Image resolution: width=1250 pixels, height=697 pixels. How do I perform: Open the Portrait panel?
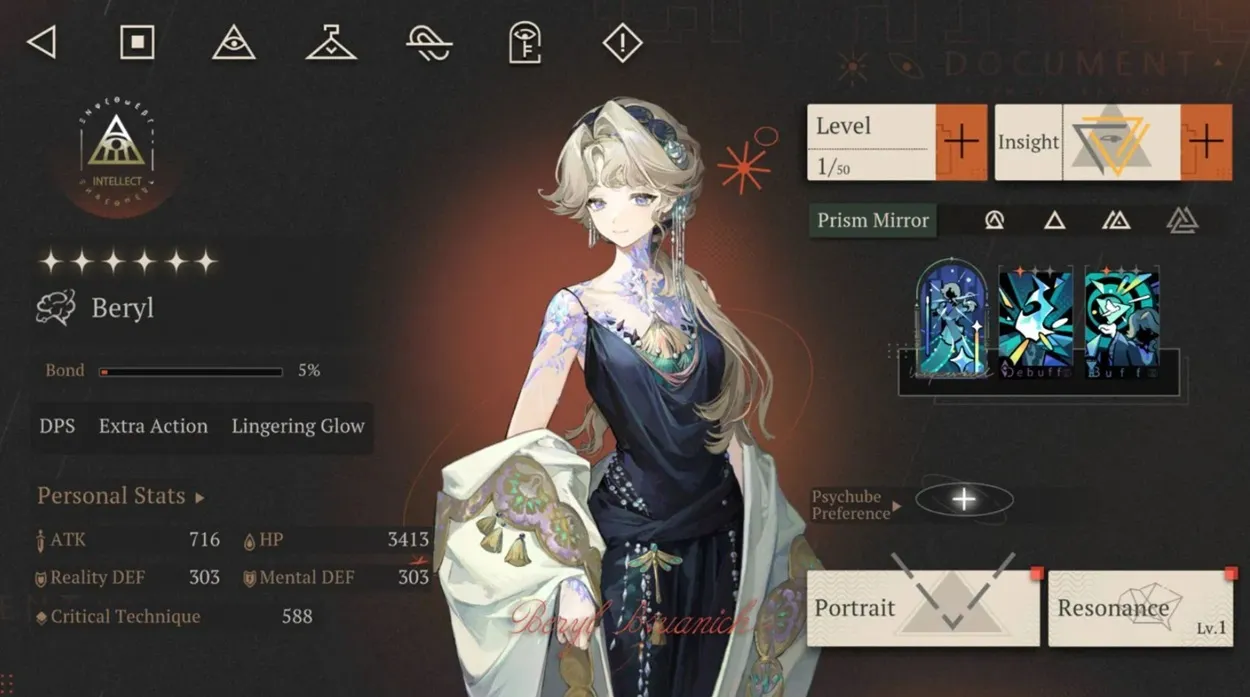pos(922,608)
